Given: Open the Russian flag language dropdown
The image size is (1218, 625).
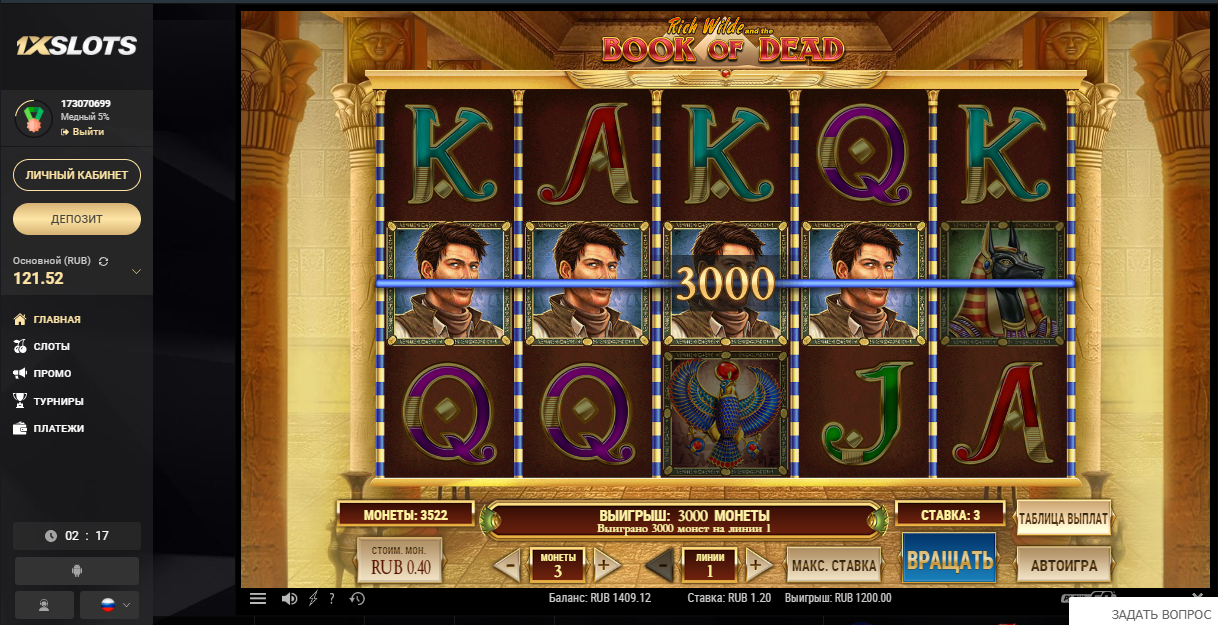Looking at the screenshot, I should [111, 605].
